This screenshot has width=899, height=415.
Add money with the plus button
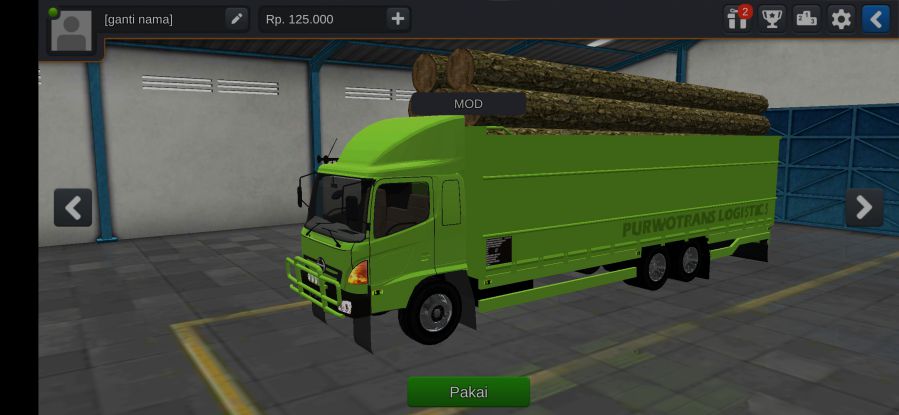tap(398, 19)
